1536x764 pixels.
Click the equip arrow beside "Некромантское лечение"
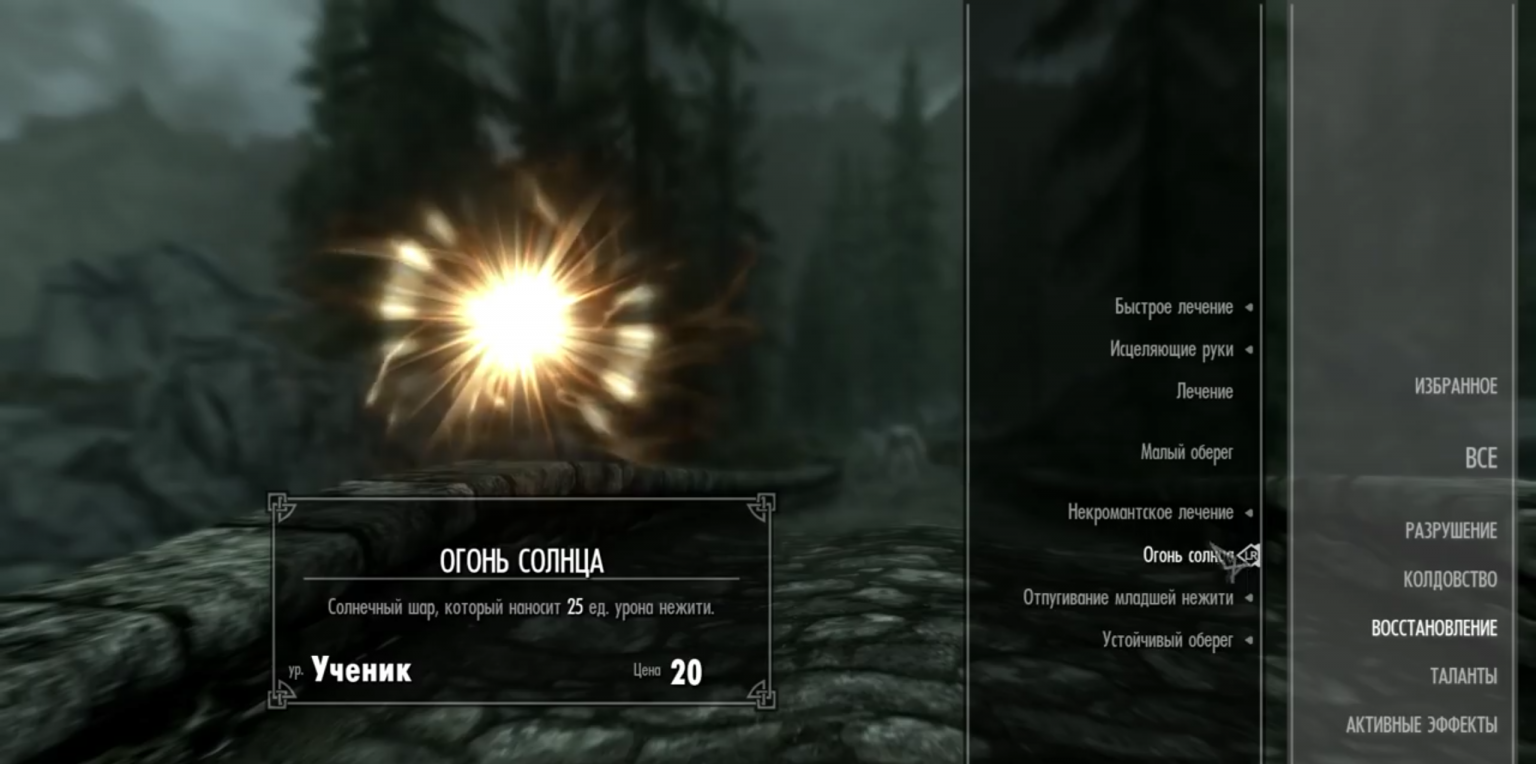1247,512
